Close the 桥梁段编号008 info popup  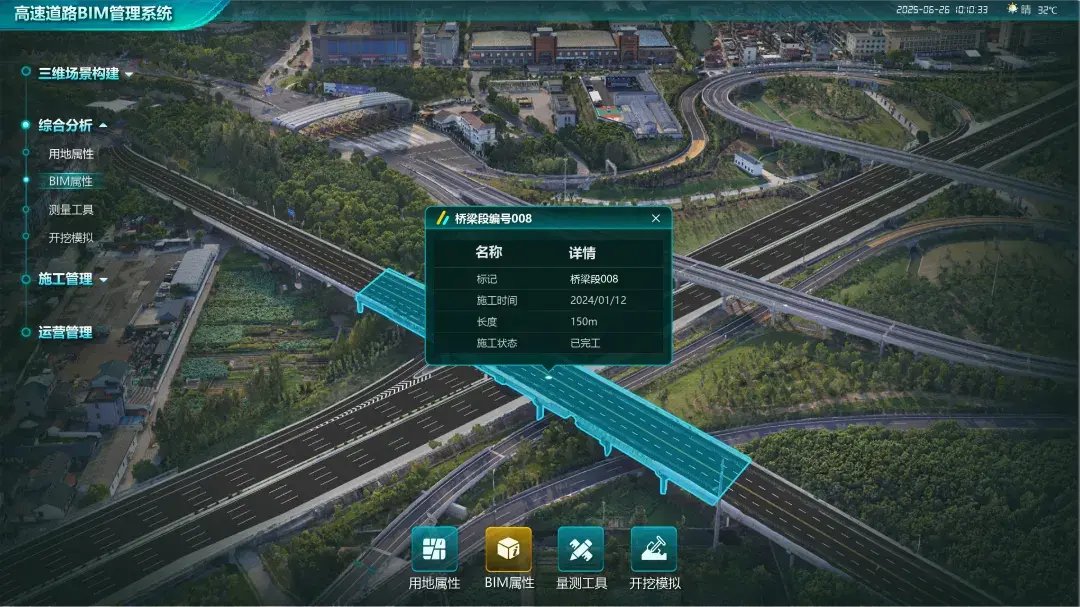pos(656,218)
